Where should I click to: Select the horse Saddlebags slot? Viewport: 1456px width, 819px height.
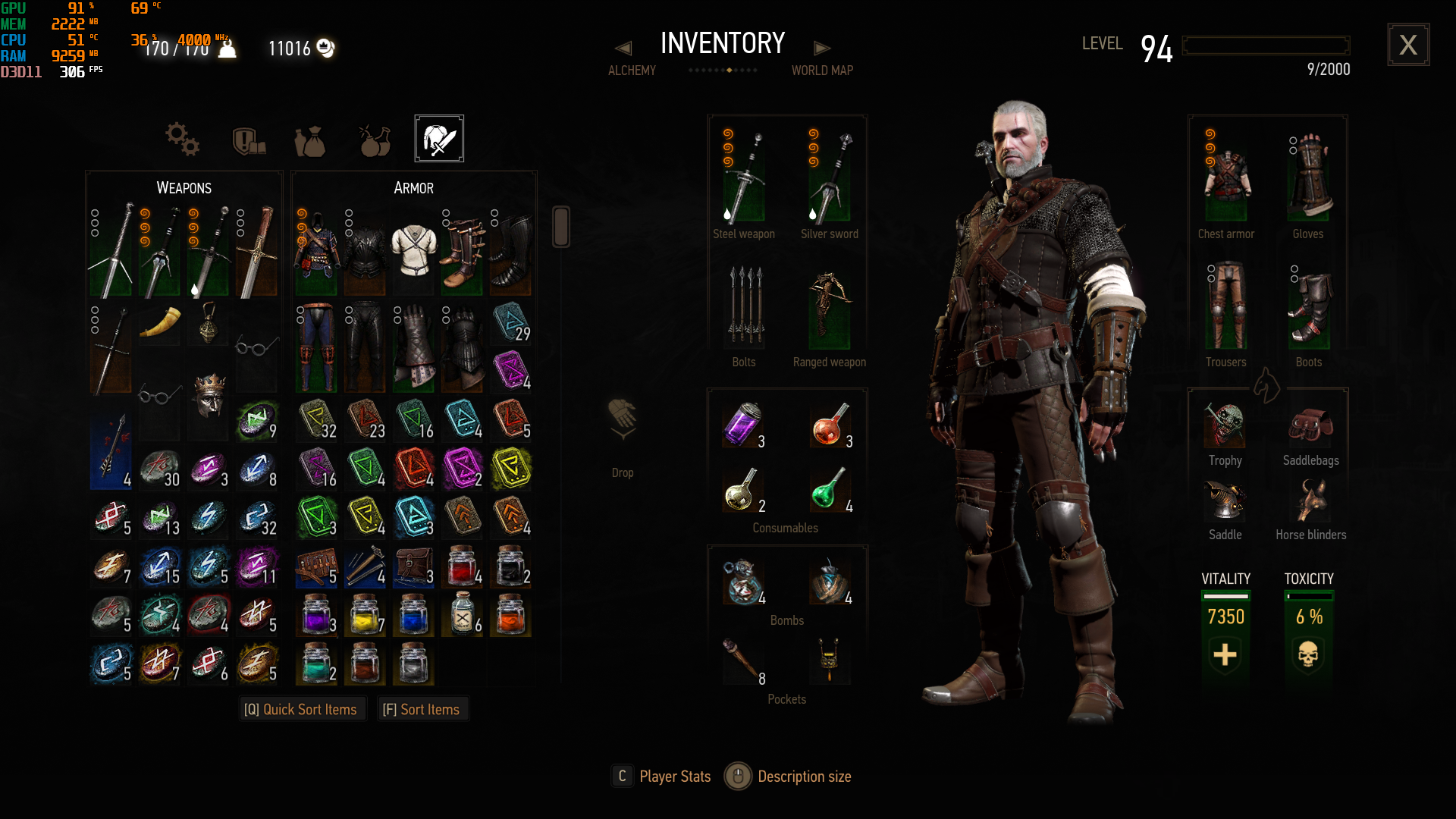click(1310, 427)
